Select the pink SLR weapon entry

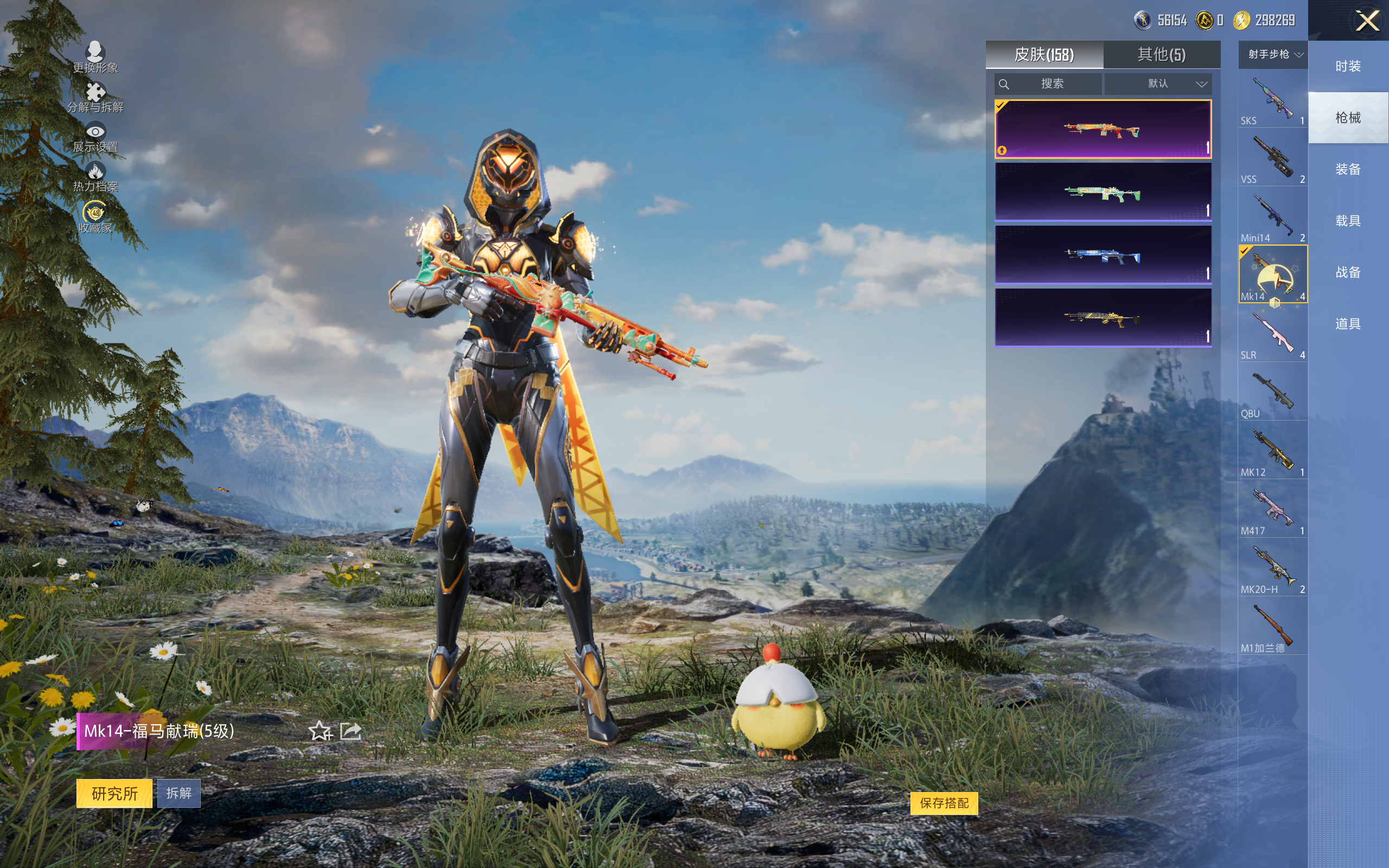[1272, 334]
